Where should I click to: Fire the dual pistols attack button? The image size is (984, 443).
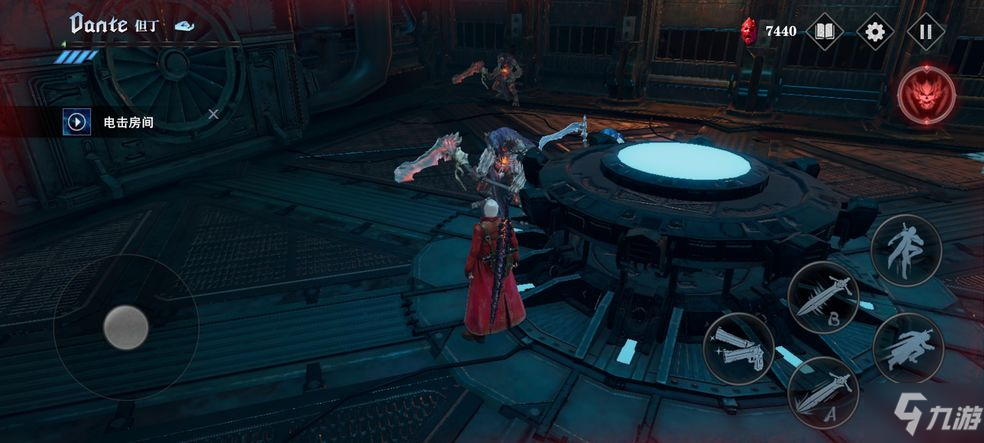[739, 348]
